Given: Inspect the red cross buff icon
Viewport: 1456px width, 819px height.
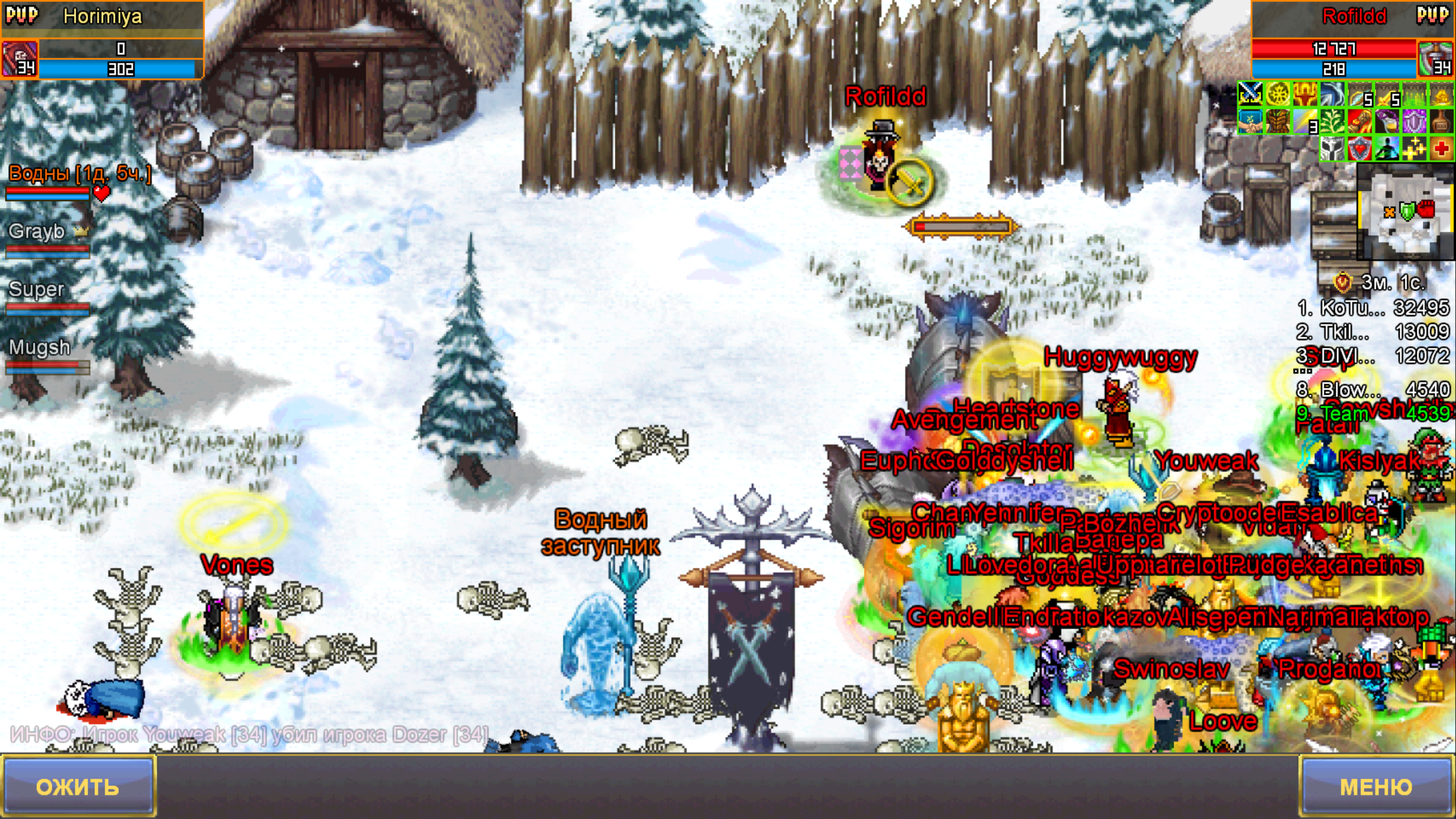Looking at the screenshot, I should coord(1442,148).
